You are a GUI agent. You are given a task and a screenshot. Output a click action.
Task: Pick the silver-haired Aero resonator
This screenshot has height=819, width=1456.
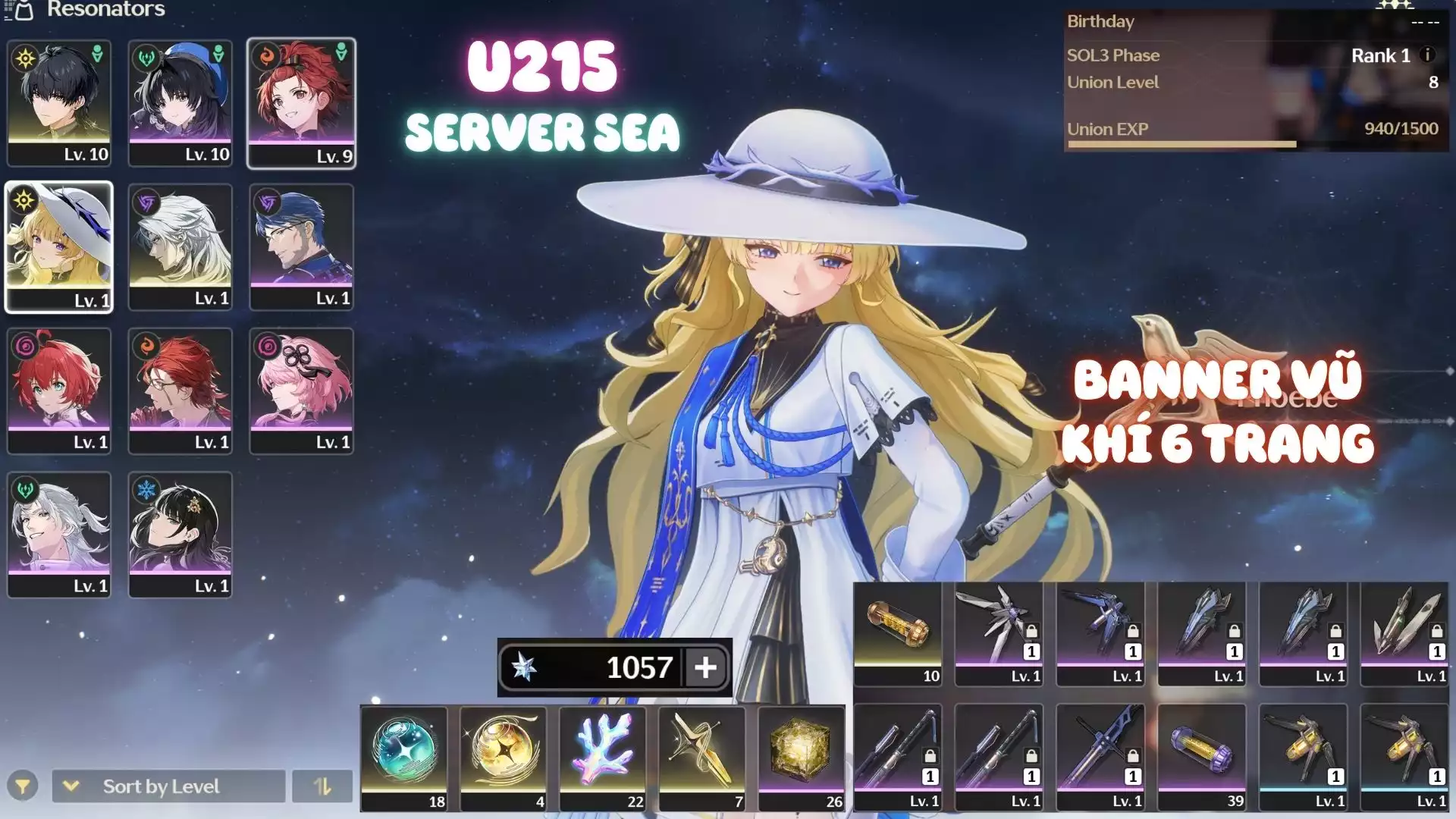[x=59, y=535]
